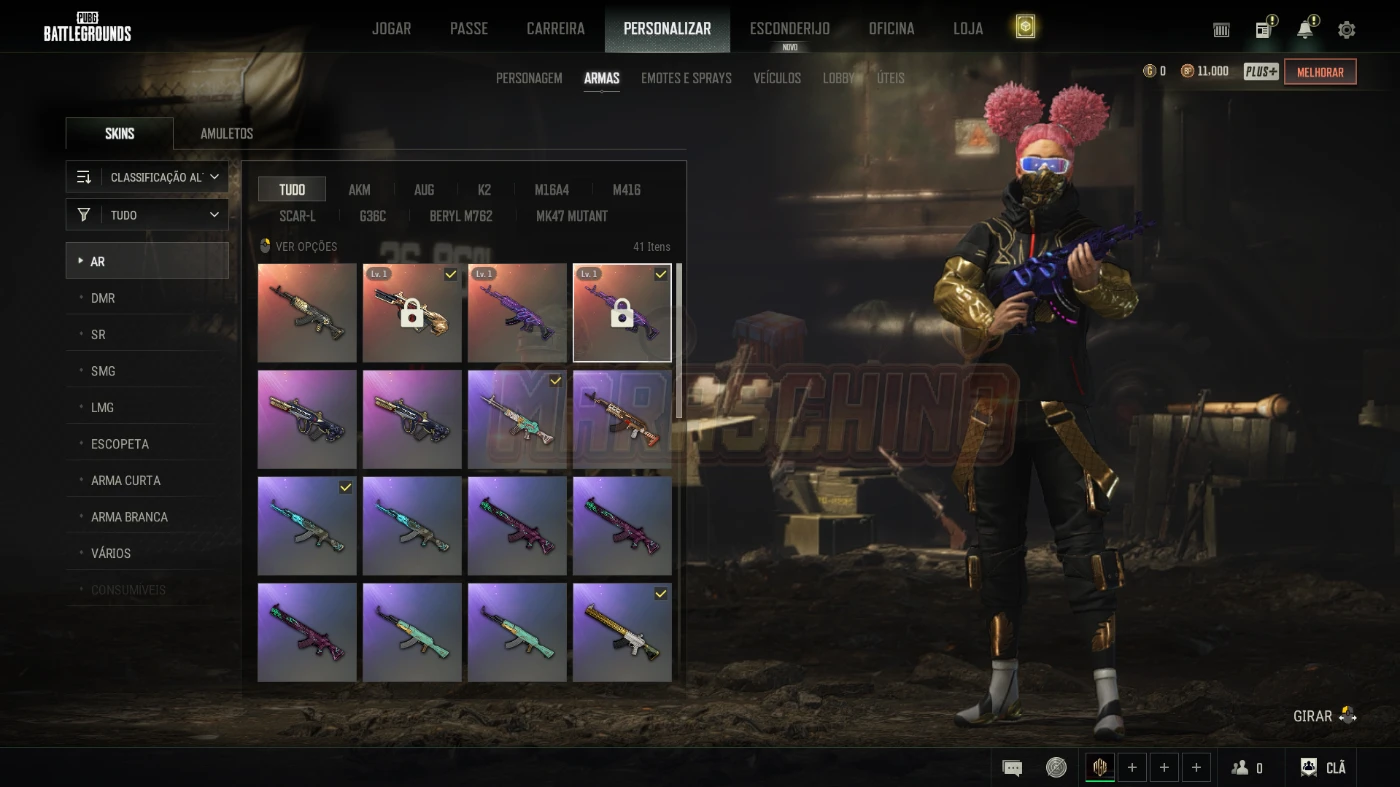1400x787 pixels.
Task: Filter skins by Beryl M762
Action: point(461,216)
